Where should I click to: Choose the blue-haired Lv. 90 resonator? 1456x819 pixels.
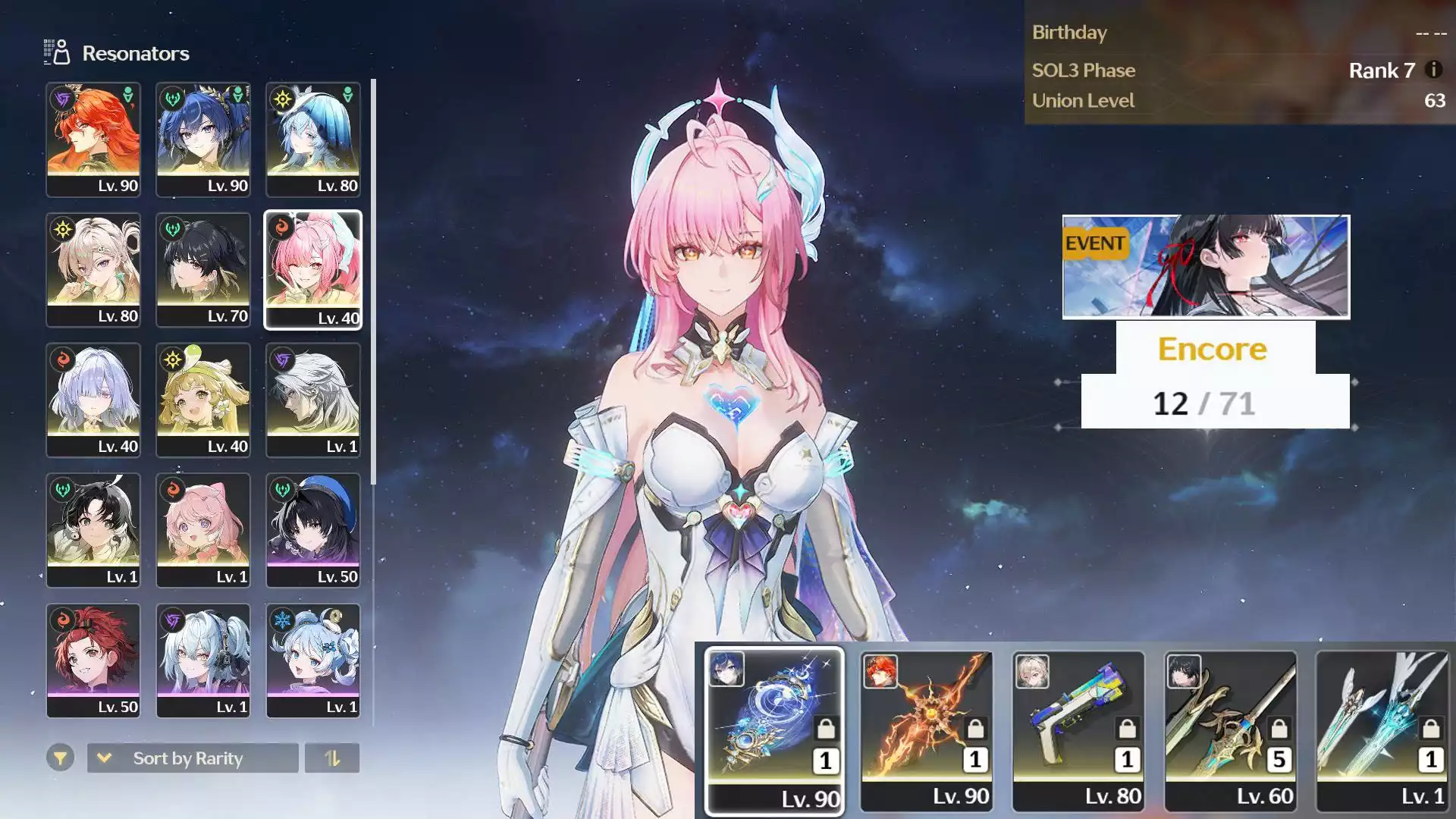pos(203,140)
